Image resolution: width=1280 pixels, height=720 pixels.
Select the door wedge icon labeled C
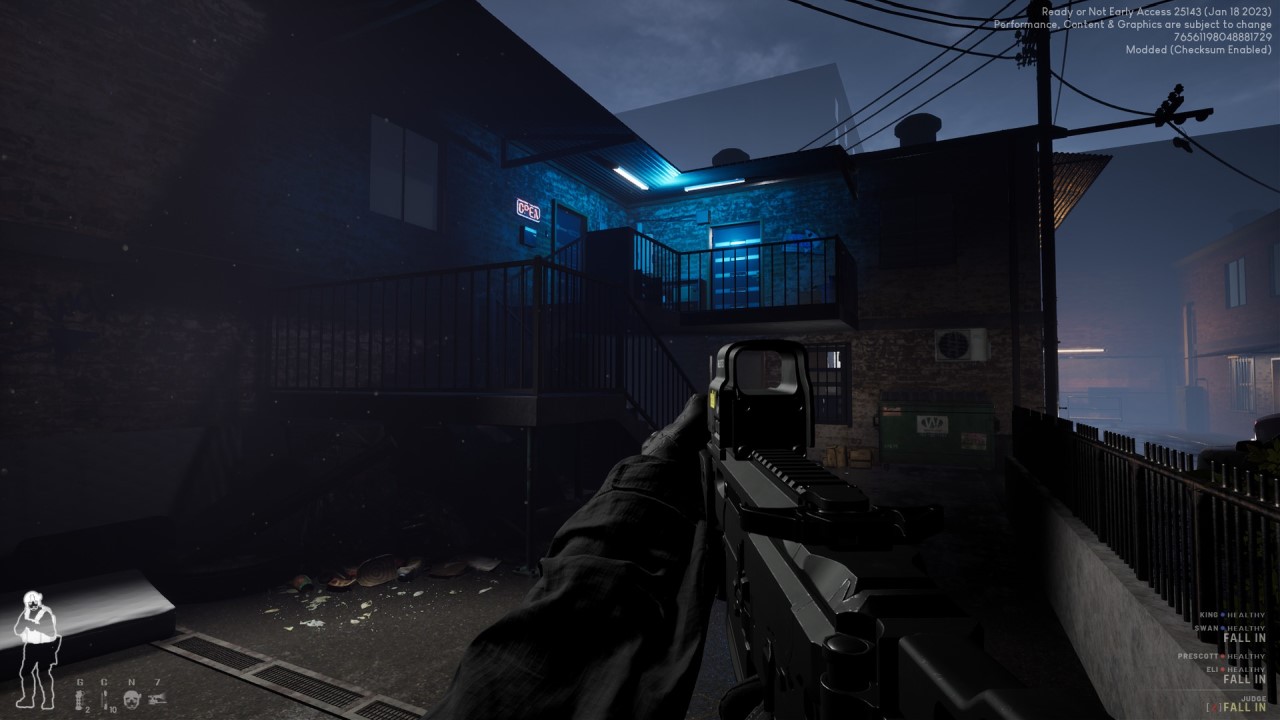[x=105, y=698]
